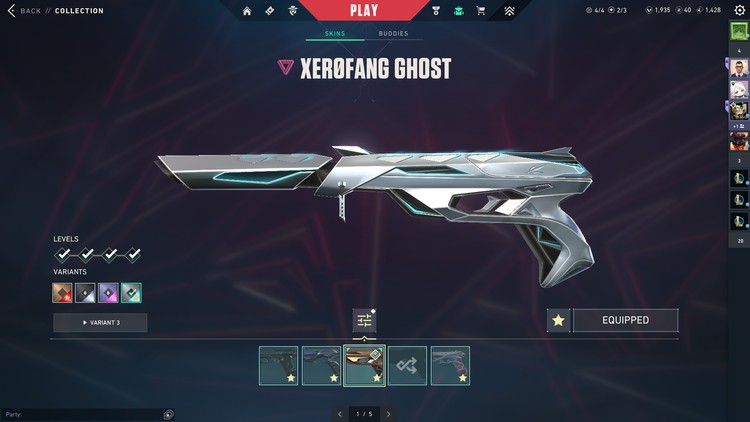This screenshot has width=750, height=422.
Task: Open the skin filter sliders button
Action: (364, 320)
